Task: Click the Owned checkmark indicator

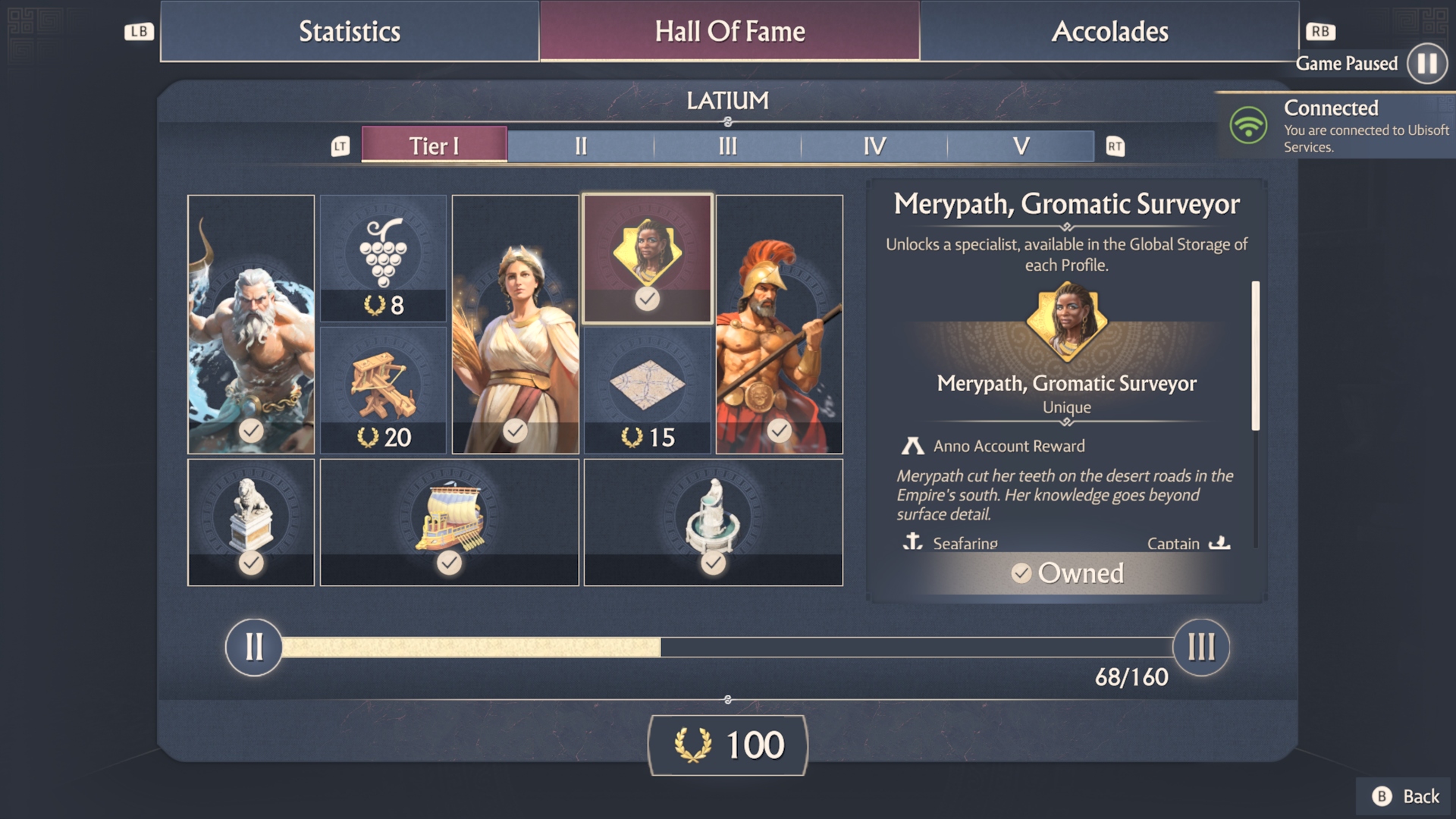Action: (x=1021, y=574)
